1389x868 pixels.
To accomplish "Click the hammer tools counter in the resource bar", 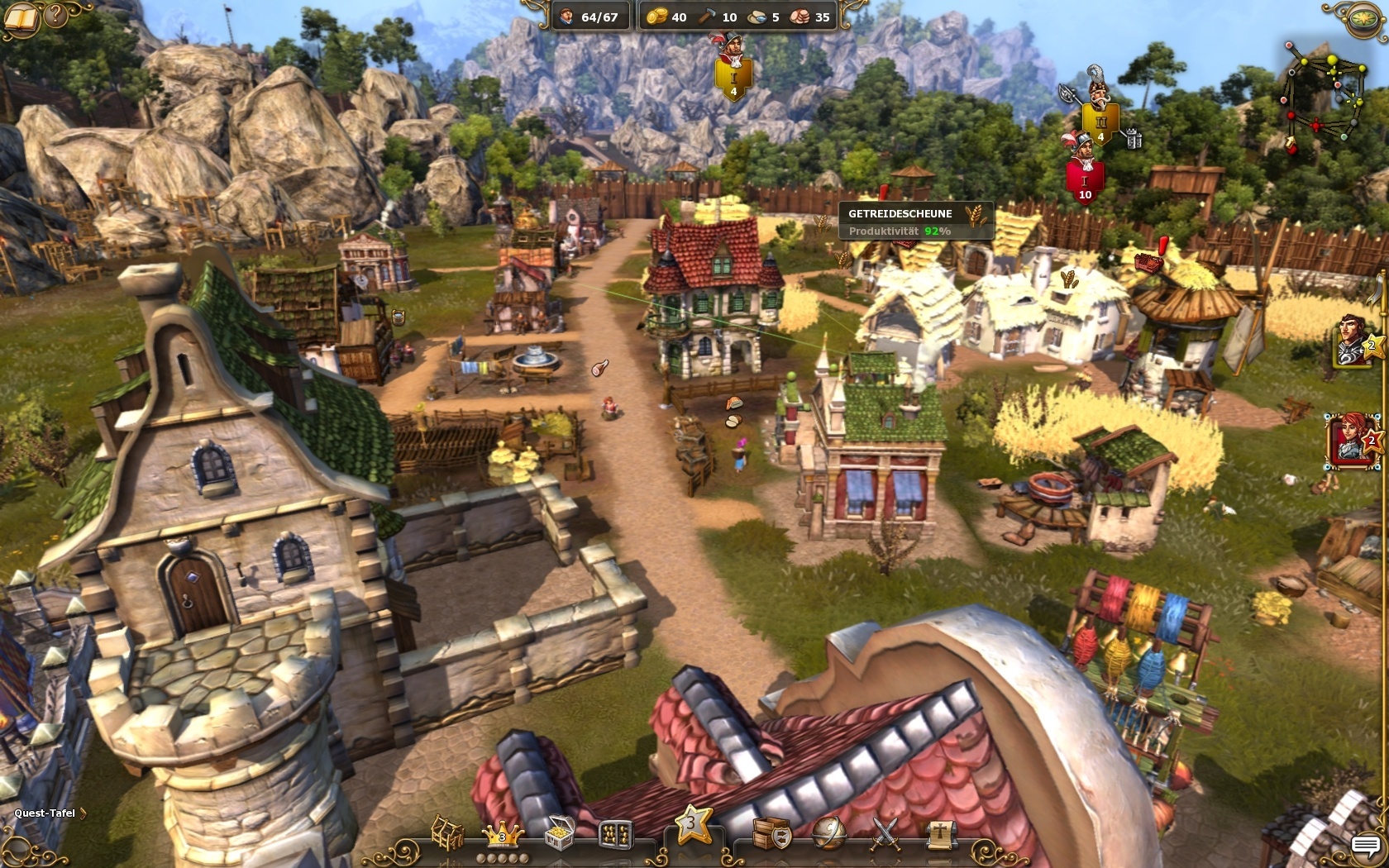I will [718, 16].
